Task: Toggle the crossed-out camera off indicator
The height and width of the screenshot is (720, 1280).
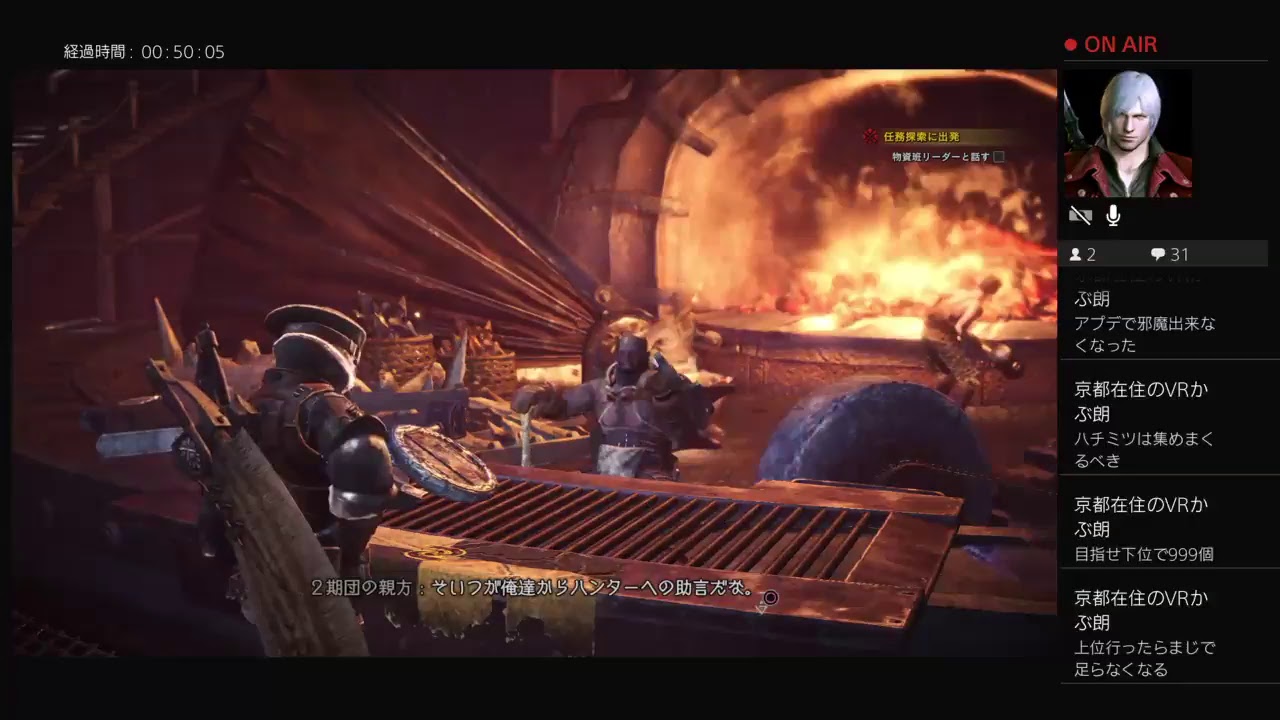Action: [x=1079, y=214]
